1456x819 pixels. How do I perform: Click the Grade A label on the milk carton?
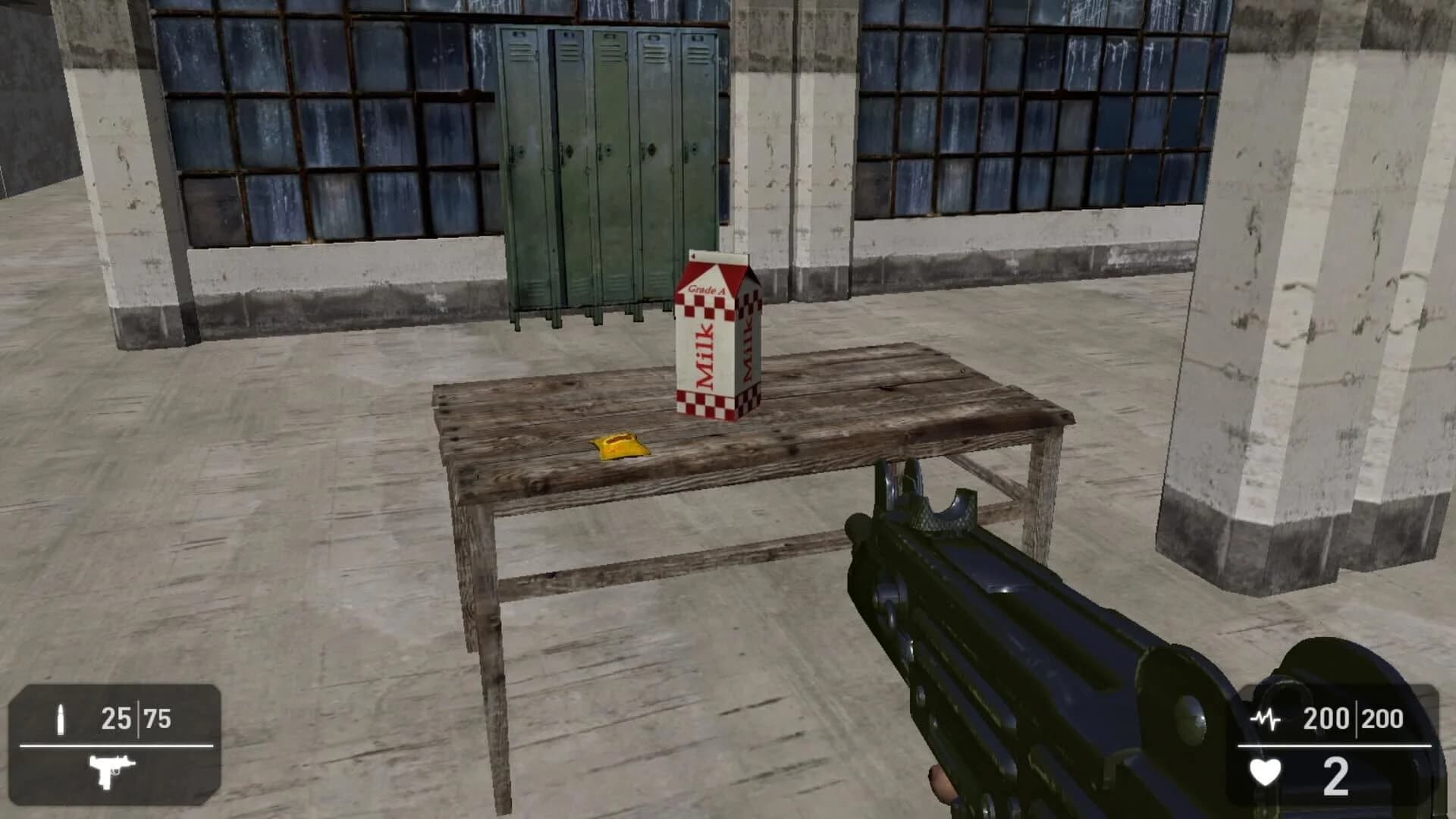704,289
